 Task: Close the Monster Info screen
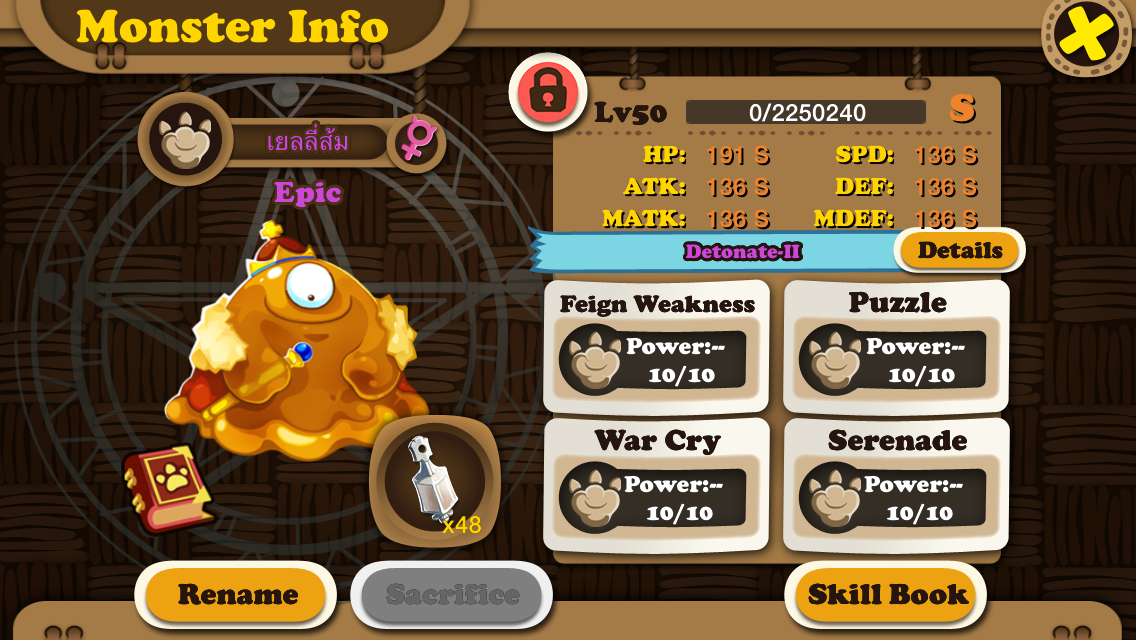click(x=1087, y=35)
